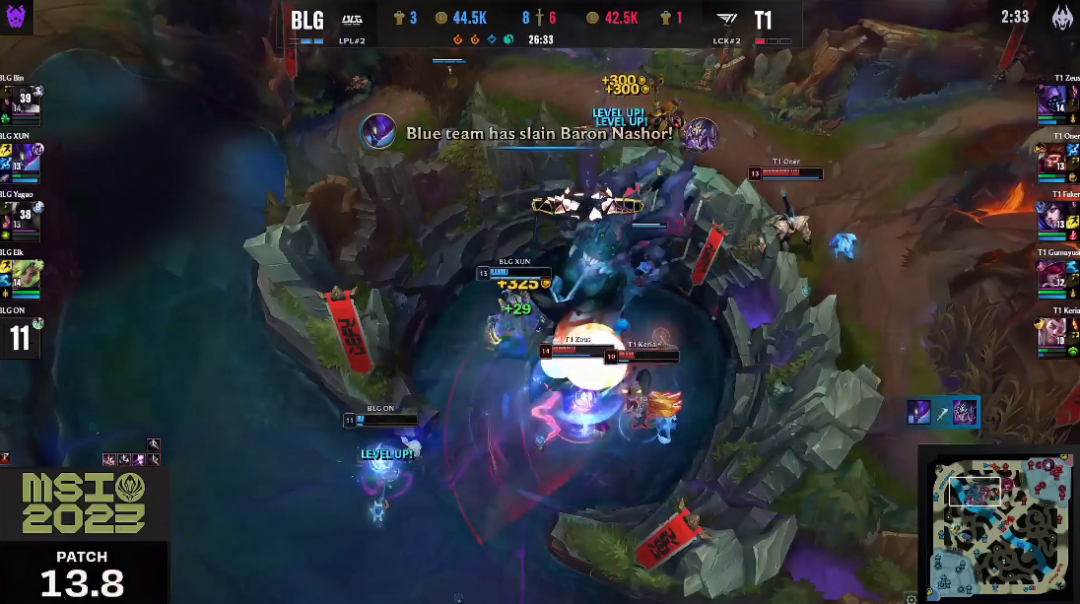Click the MSI 2023 tournament logo
This screenshot has height=604, width=1080.
pos(84,503)
